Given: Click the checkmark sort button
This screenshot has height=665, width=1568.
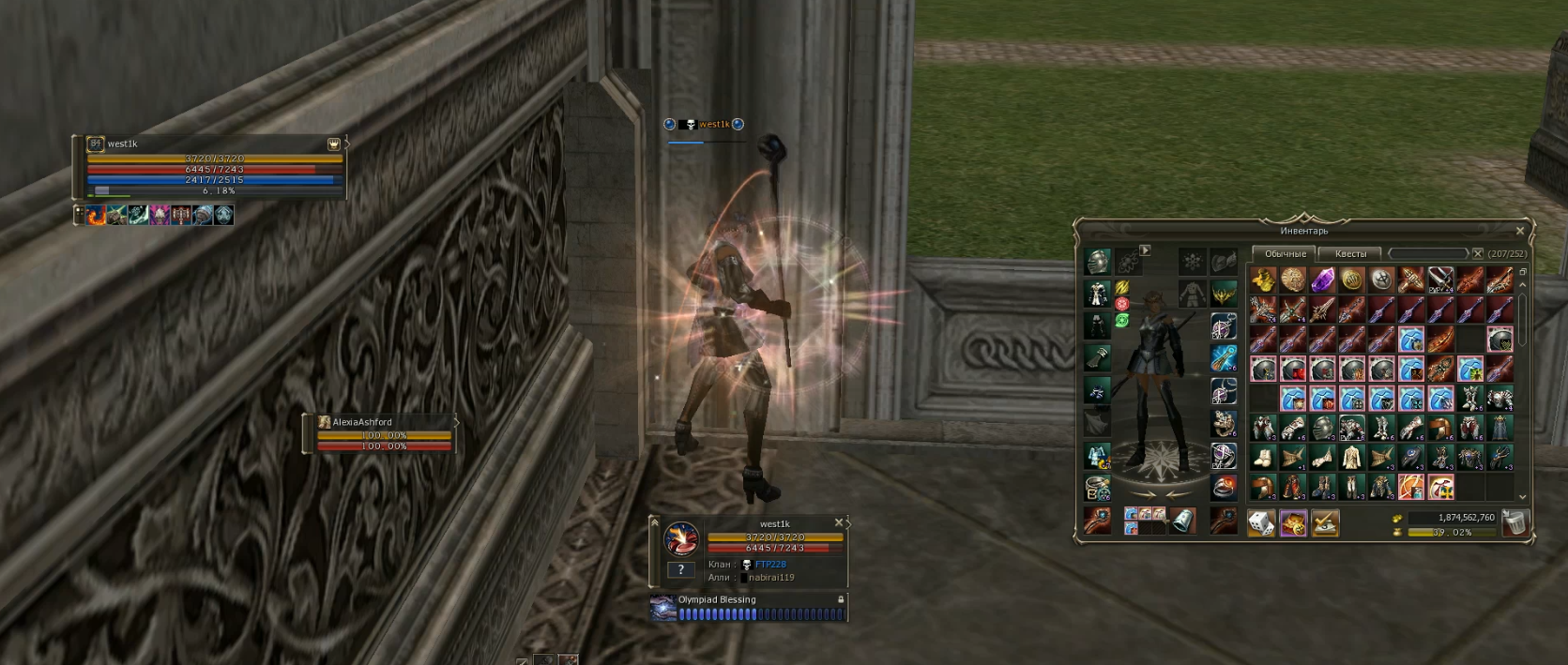Looking at the screenshot, I should point(1324,523).
